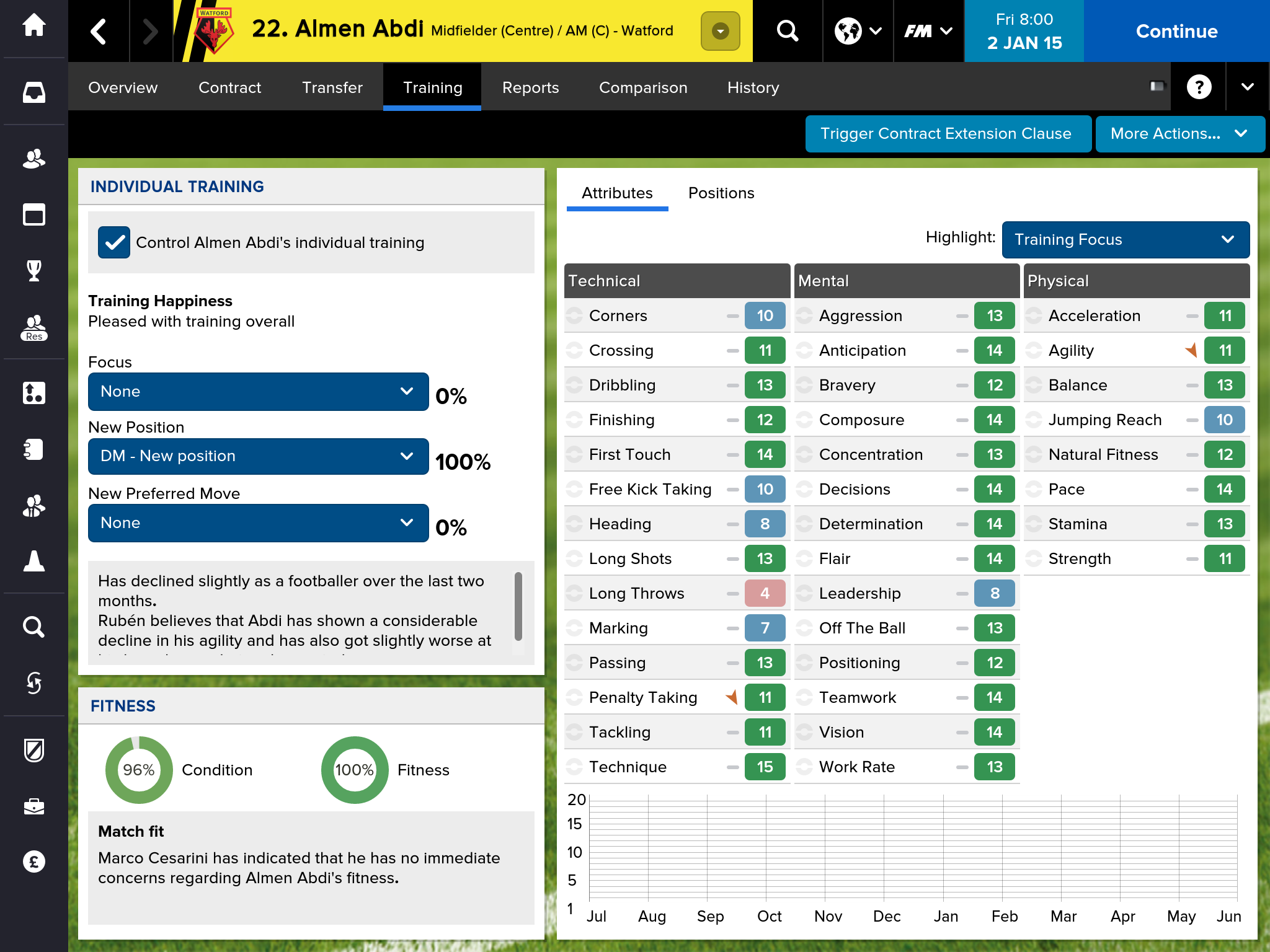Image resolution: width=1270 pixels, height=952 pixels.
Task: Open the More Actions dropdown
Action: 1179,134
